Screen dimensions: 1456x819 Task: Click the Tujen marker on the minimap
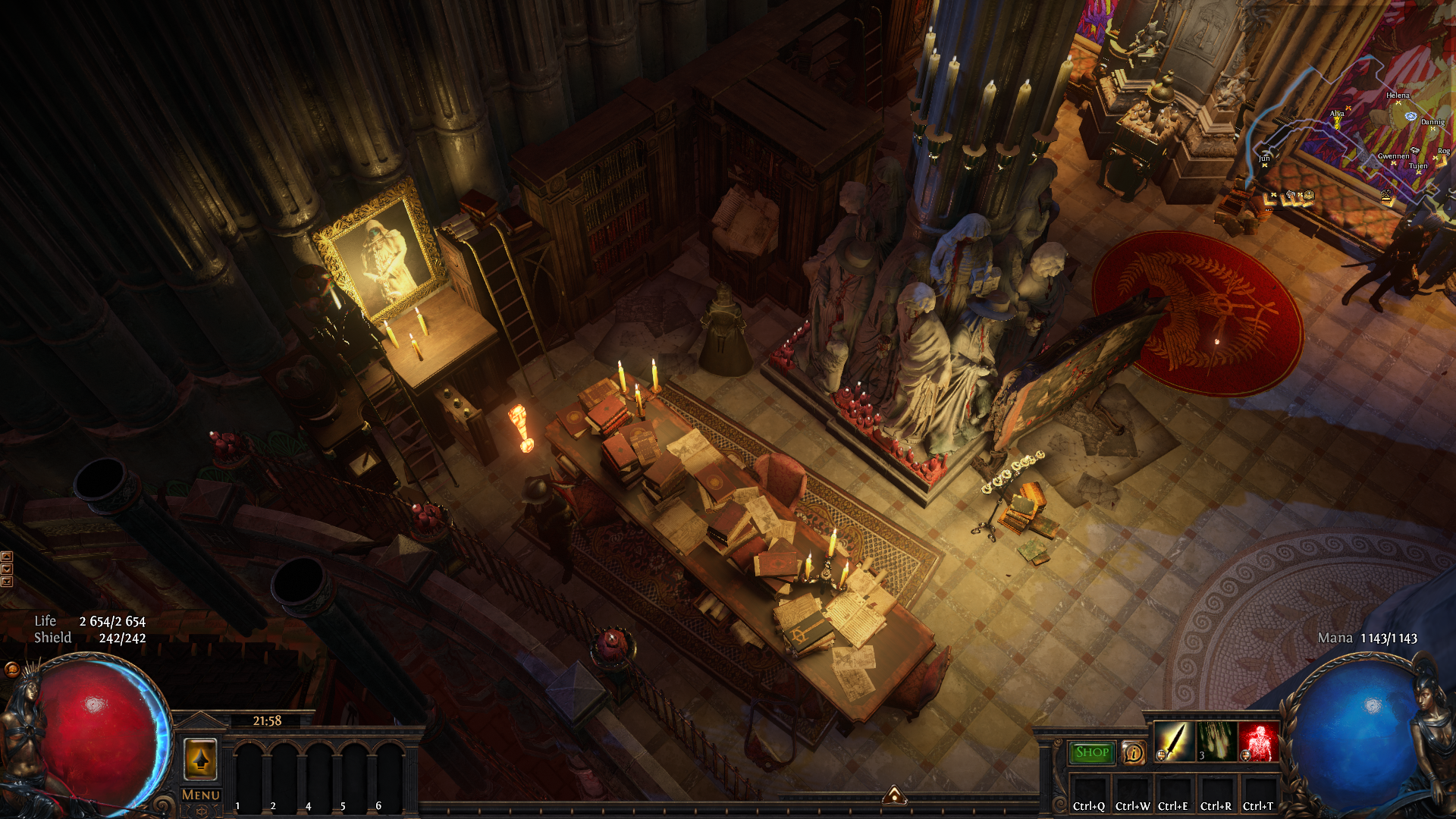click(1418, 172)
